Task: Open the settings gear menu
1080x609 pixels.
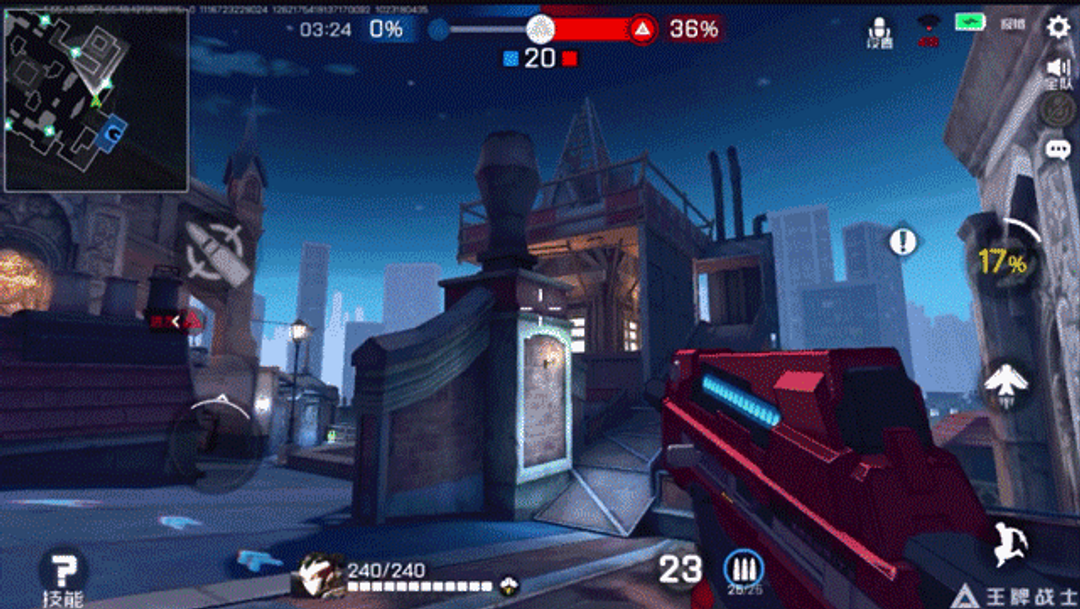Action: point(1057,27)
